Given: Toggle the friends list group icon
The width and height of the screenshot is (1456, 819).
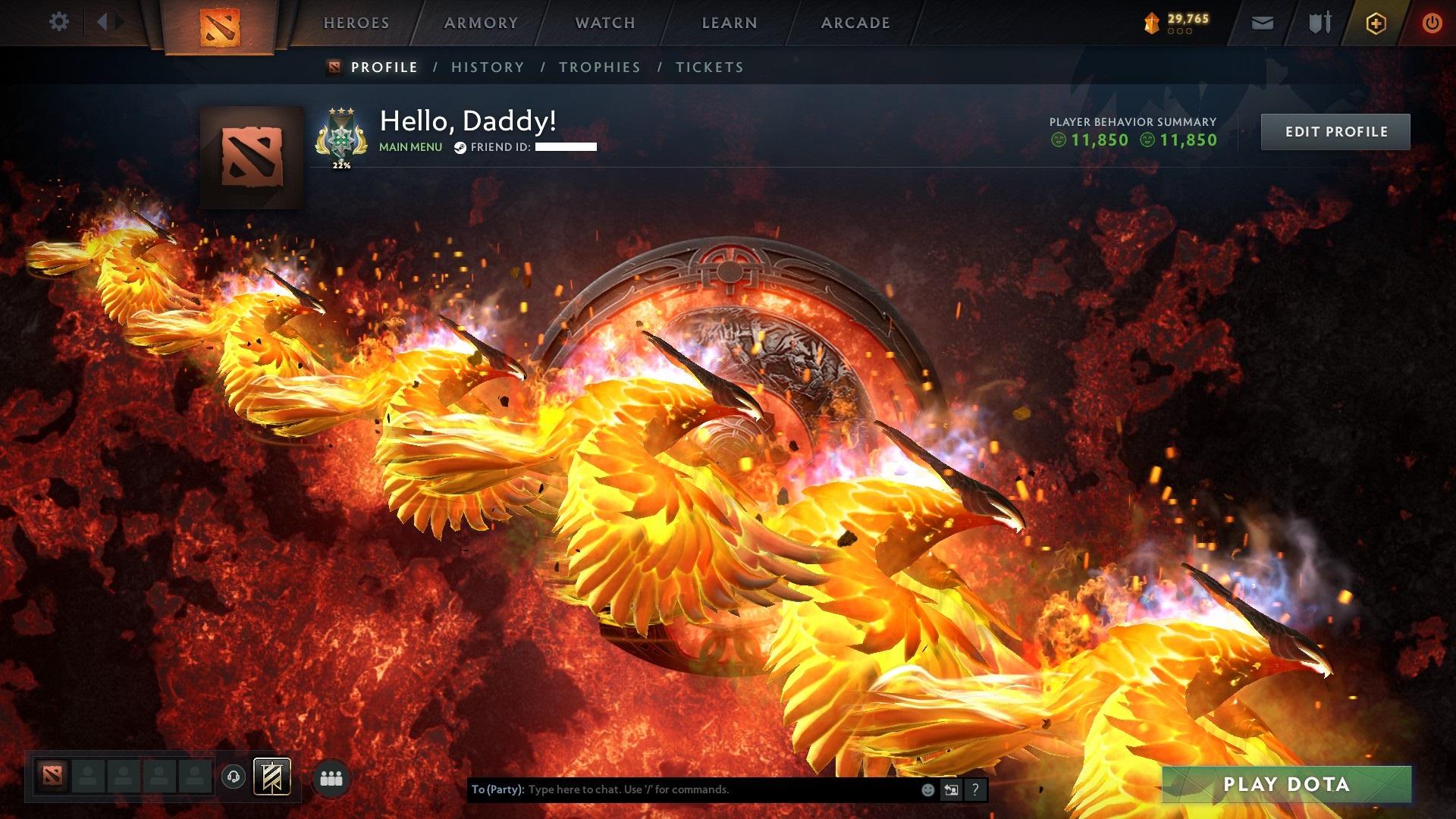Looking at the screenshot, I should (x=329, y=777).
